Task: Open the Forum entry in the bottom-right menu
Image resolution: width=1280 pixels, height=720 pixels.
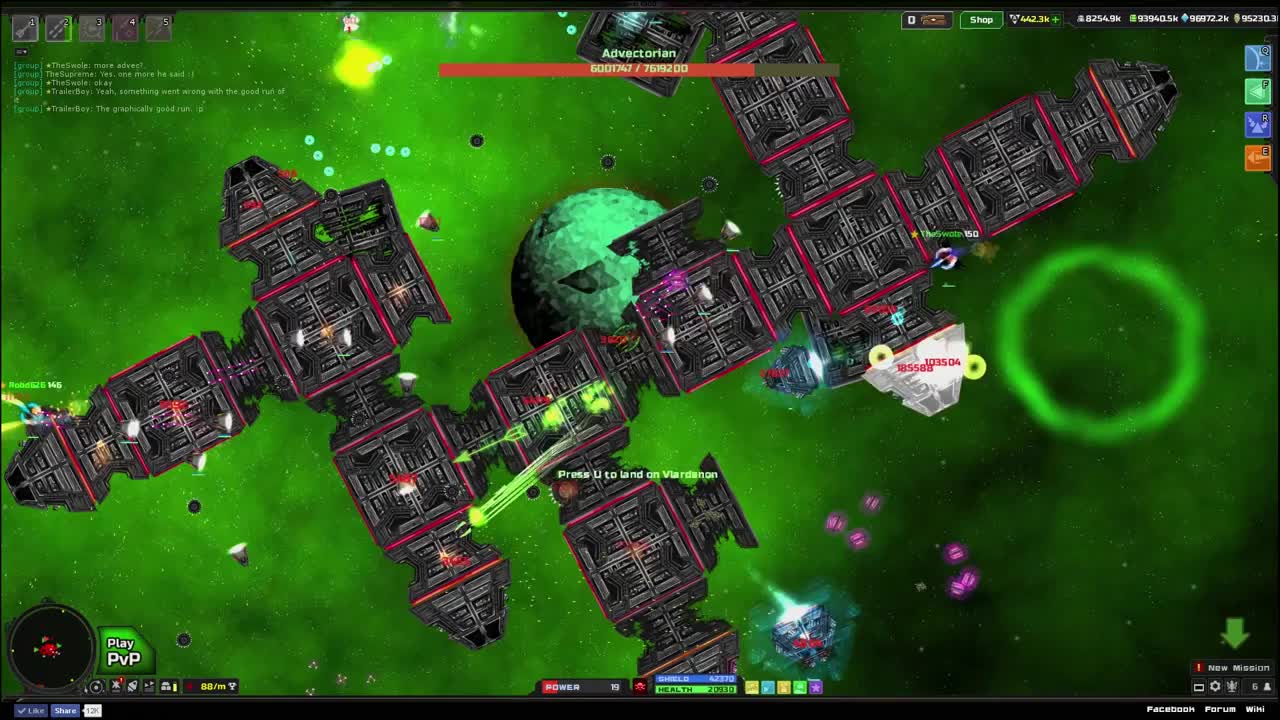Action: 1221,709
